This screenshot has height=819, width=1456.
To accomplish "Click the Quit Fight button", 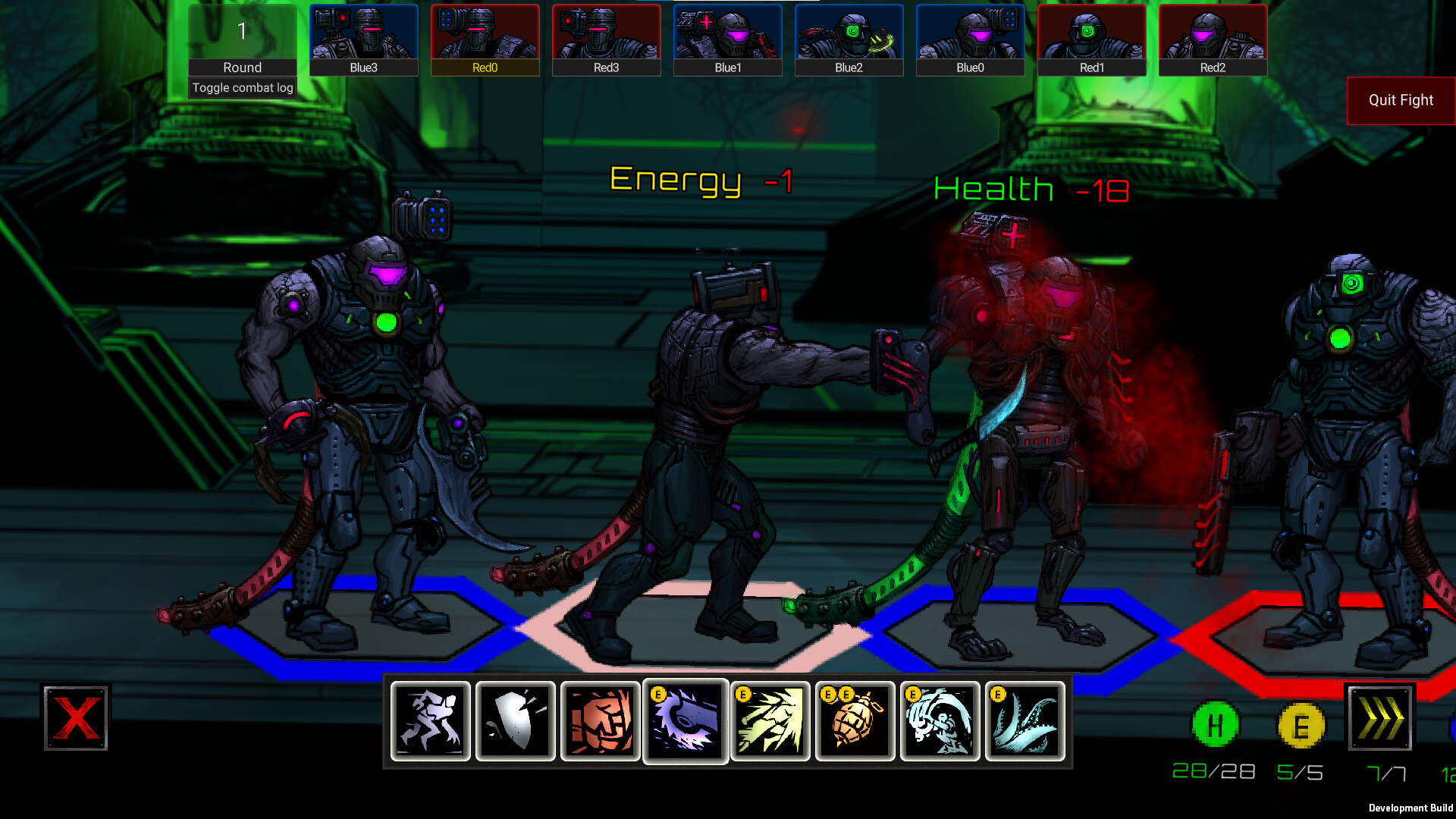I will click(x=1400, y=100).
